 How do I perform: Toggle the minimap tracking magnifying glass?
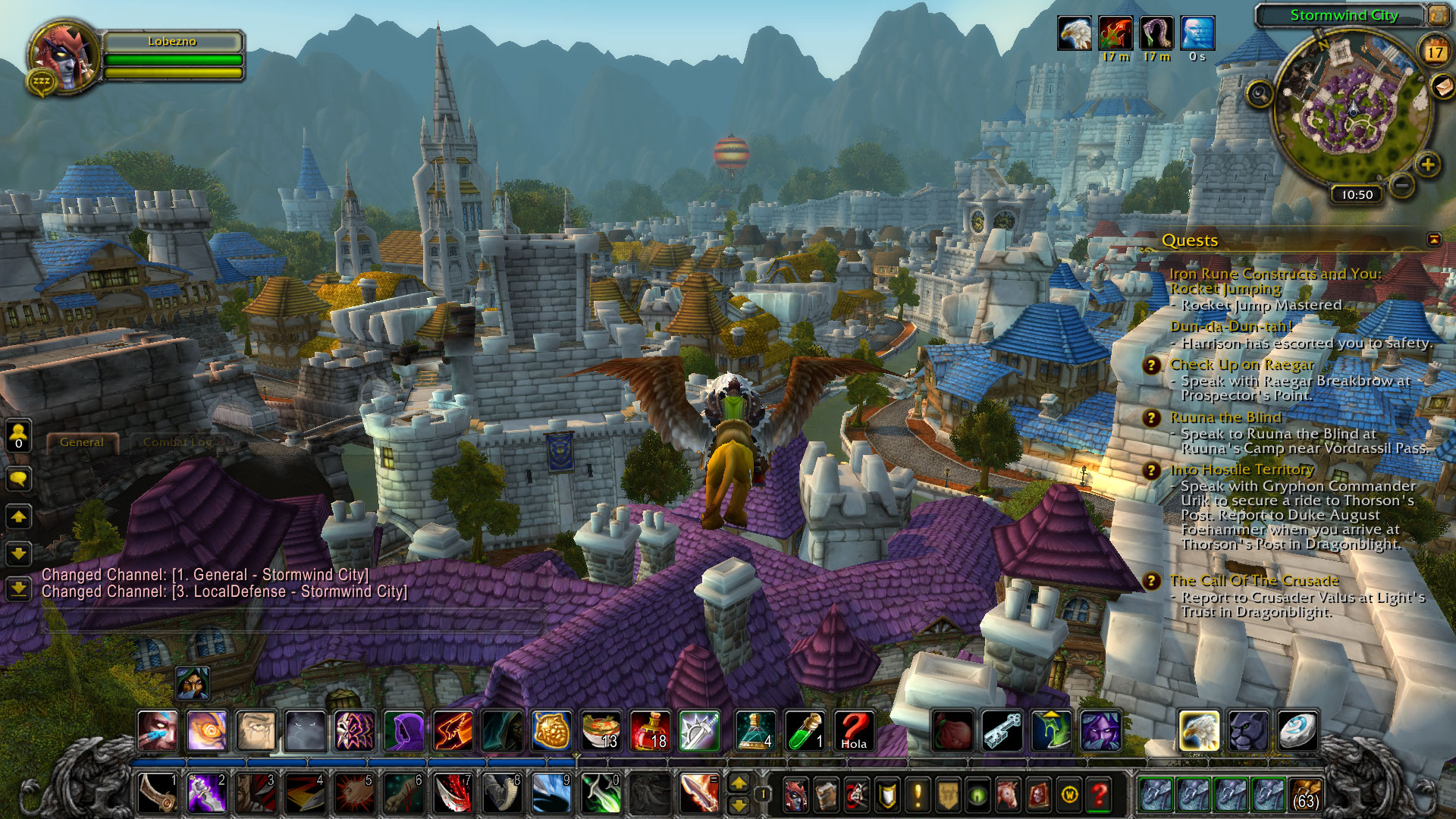pos(1260,94)
